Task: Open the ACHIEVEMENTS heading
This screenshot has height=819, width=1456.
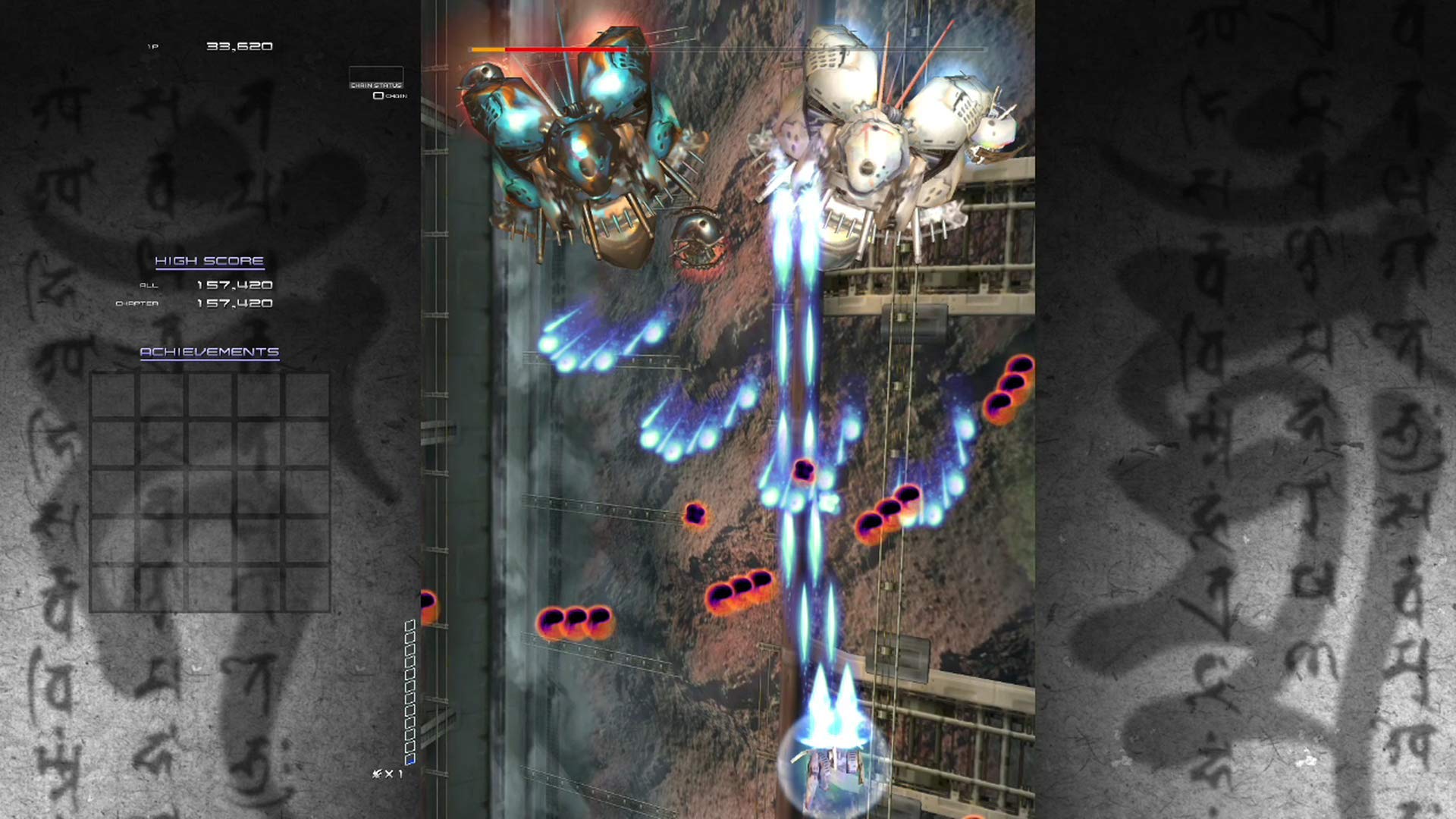Action: tap(209, 352)
